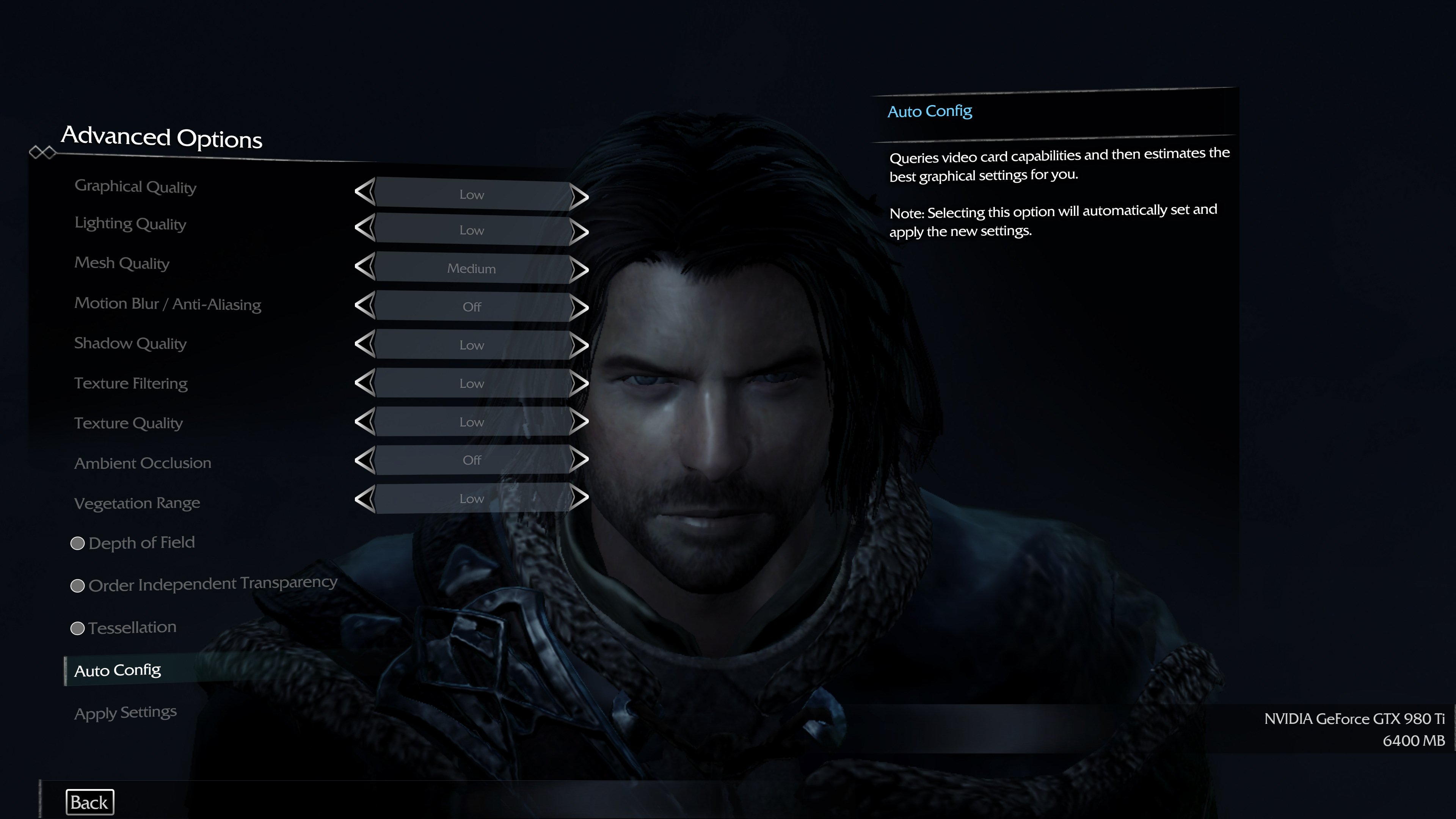Turn on Ambient Occlusion via right arrow
1456x819 pixels.
coord(579,460)
